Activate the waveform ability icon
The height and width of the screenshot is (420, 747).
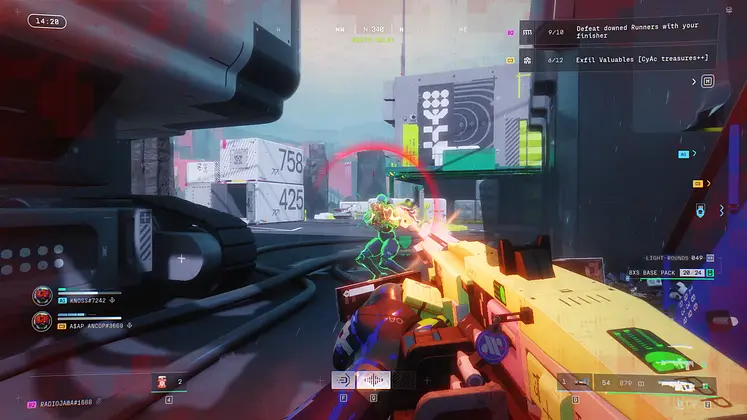tap(373, 381)
